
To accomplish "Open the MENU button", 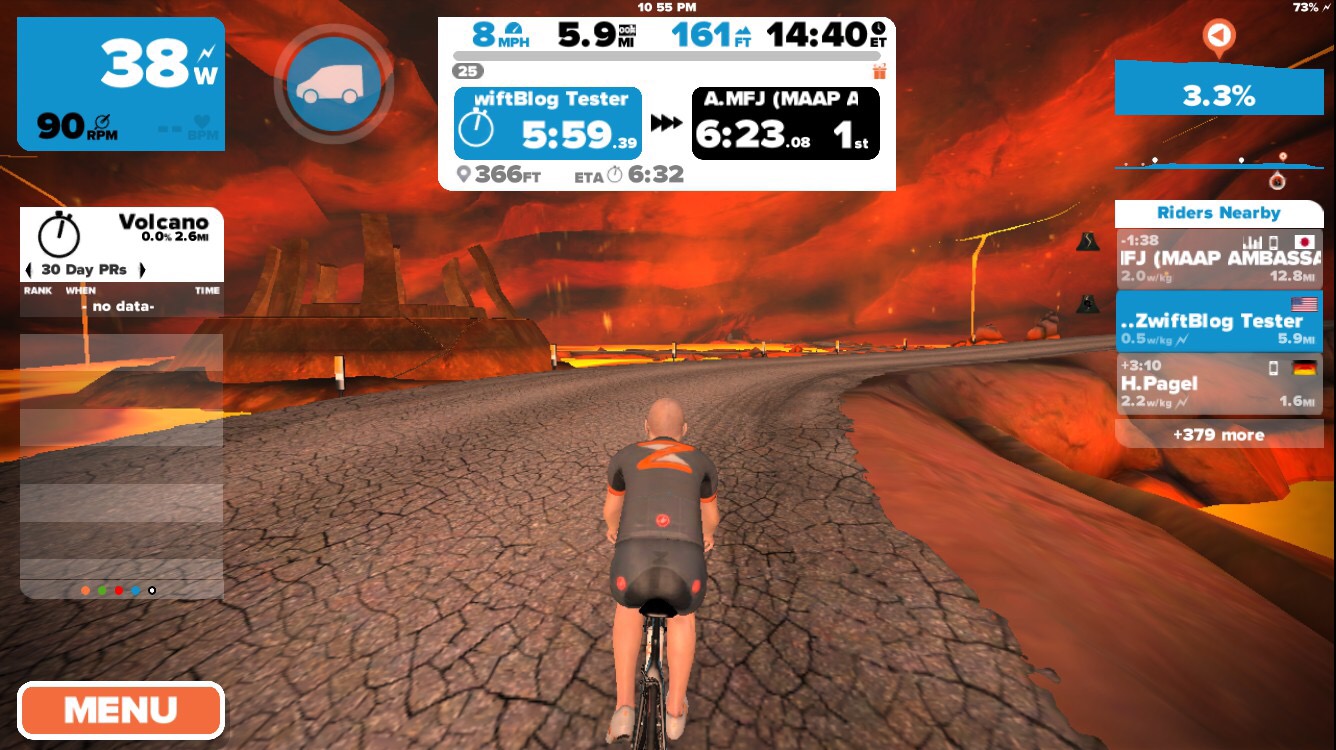I will pyautogui.click(x=120, y=711).
